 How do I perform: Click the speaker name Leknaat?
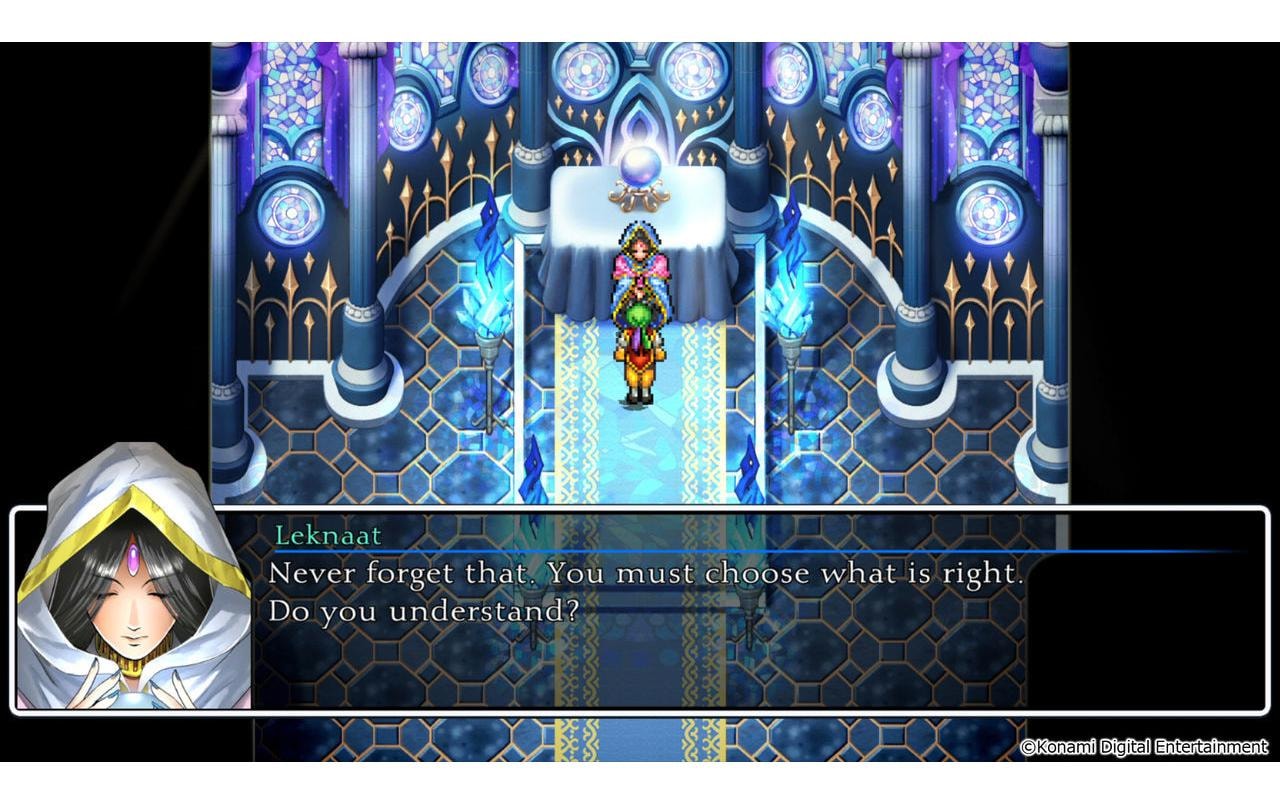tap(331, 537)
